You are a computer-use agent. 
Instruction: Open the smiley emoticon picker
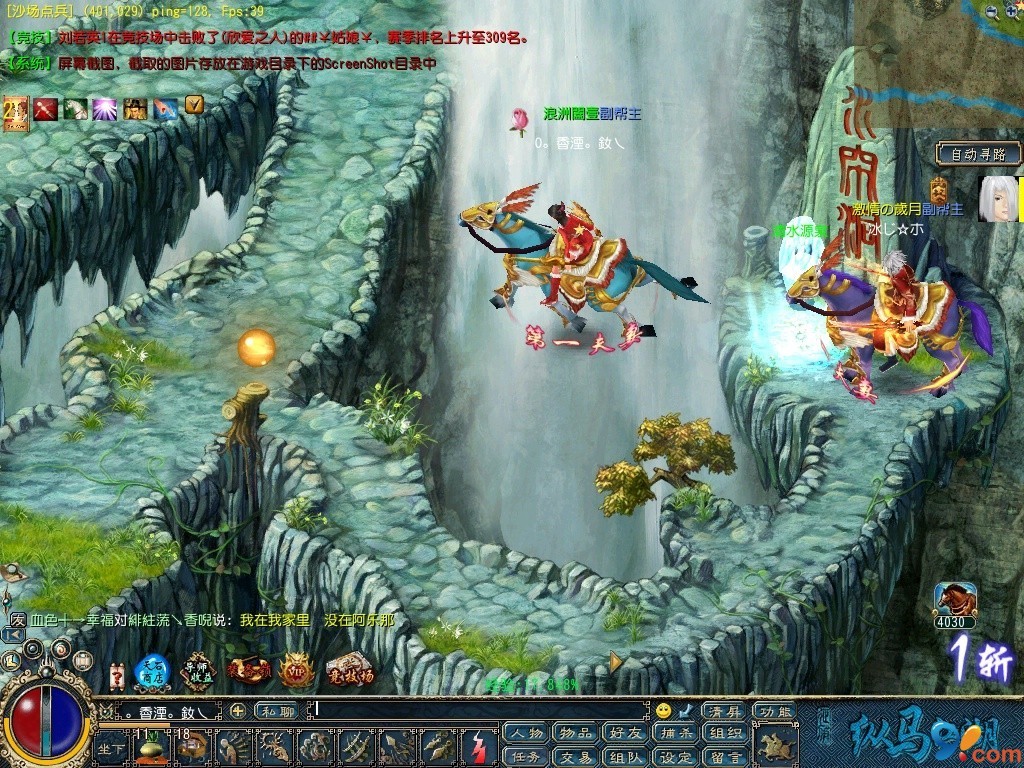(663, 711)
